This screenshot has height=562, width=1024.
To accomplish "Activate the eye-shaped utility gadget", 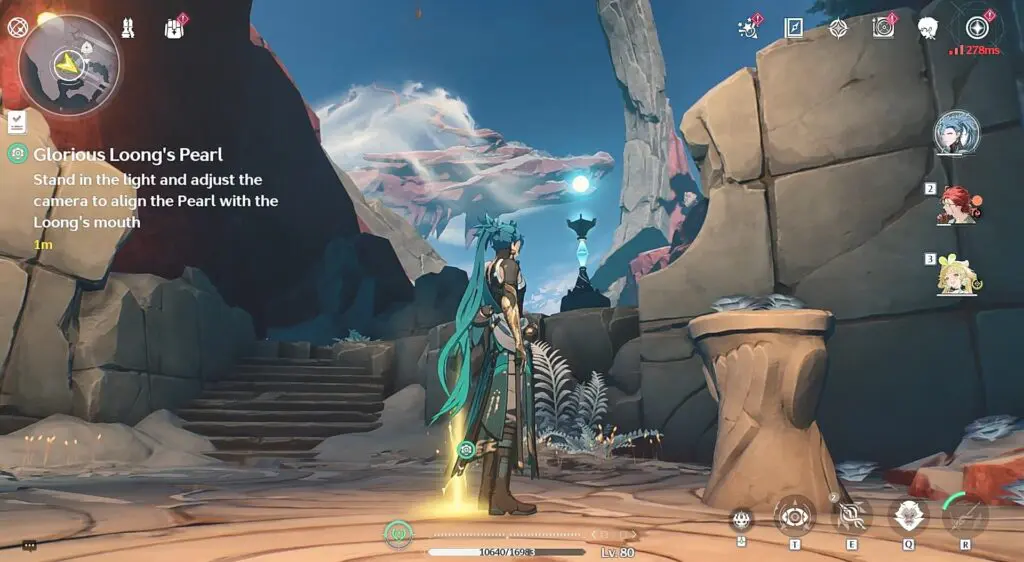I will [794, 516].
